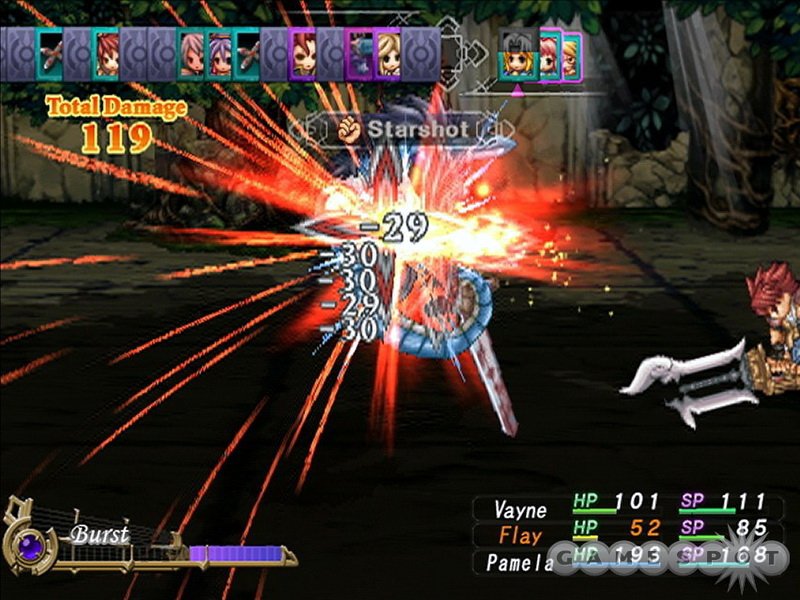Select the purple-bordered blue monster turn card
This screenshot has height=600, width=800.
coord(359,53)
